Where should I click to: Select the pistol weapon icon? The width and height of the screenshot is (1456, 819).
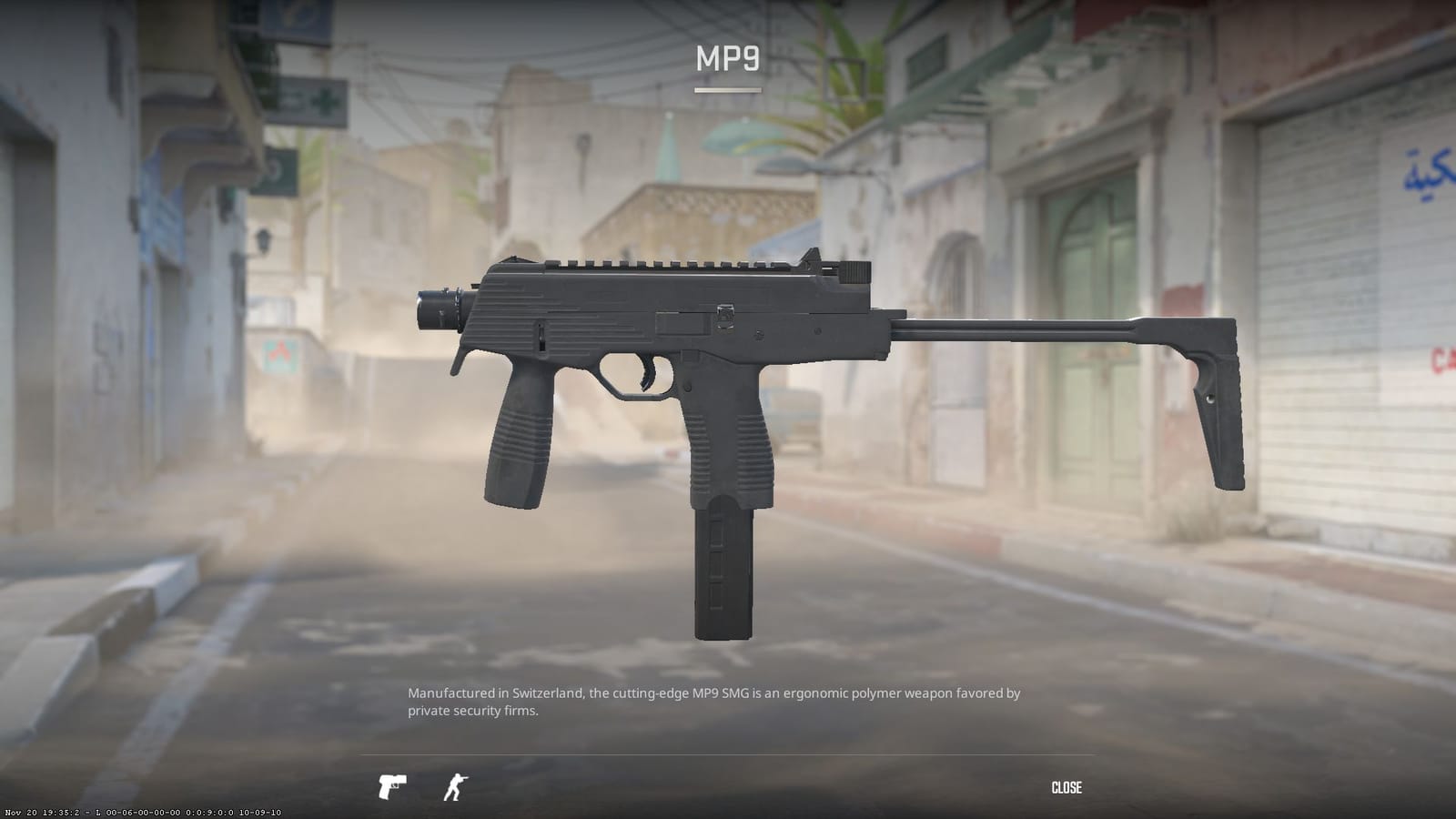(391, 786)
